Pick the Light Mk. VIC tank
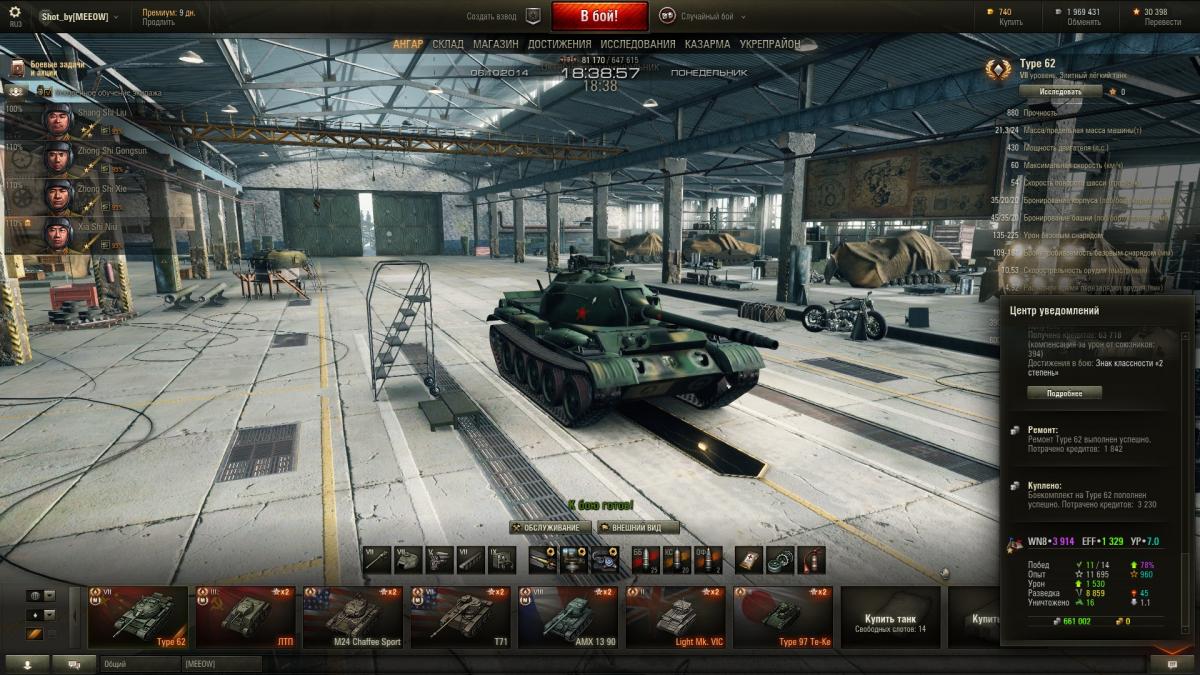This screenshot has width=1200, height=675. 676,617
